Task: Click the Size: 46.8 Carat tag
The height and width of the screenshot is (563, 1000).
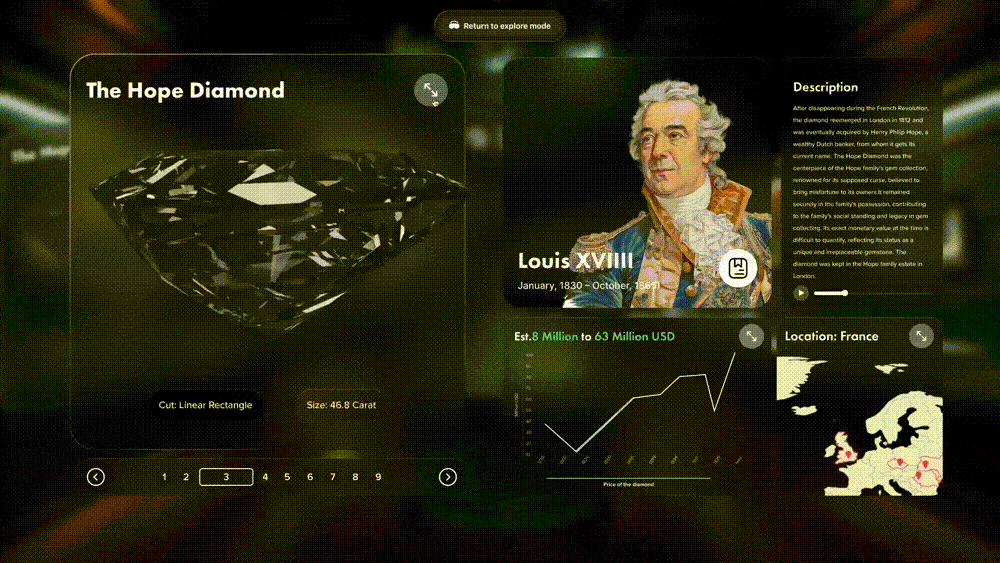Action: 341,405
